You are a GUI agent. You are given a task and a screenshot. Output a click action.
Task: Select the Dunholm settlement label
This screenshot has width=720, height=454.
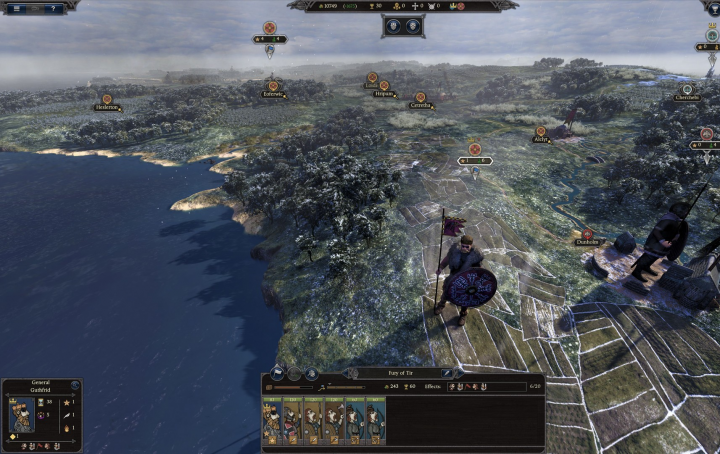[587, 241]
